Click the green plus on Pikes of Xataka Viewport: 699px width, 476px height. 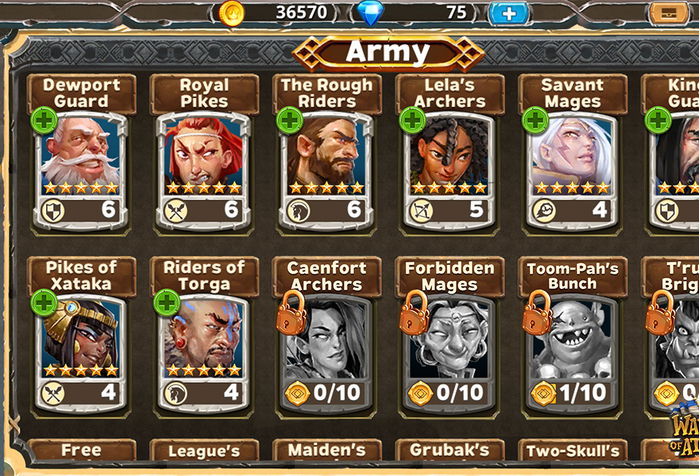coord(43,303)
